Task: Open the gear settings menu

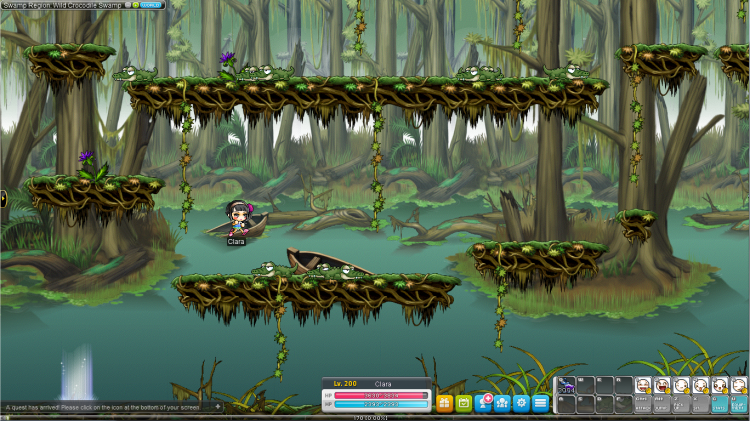Action: tap(521, 403)
